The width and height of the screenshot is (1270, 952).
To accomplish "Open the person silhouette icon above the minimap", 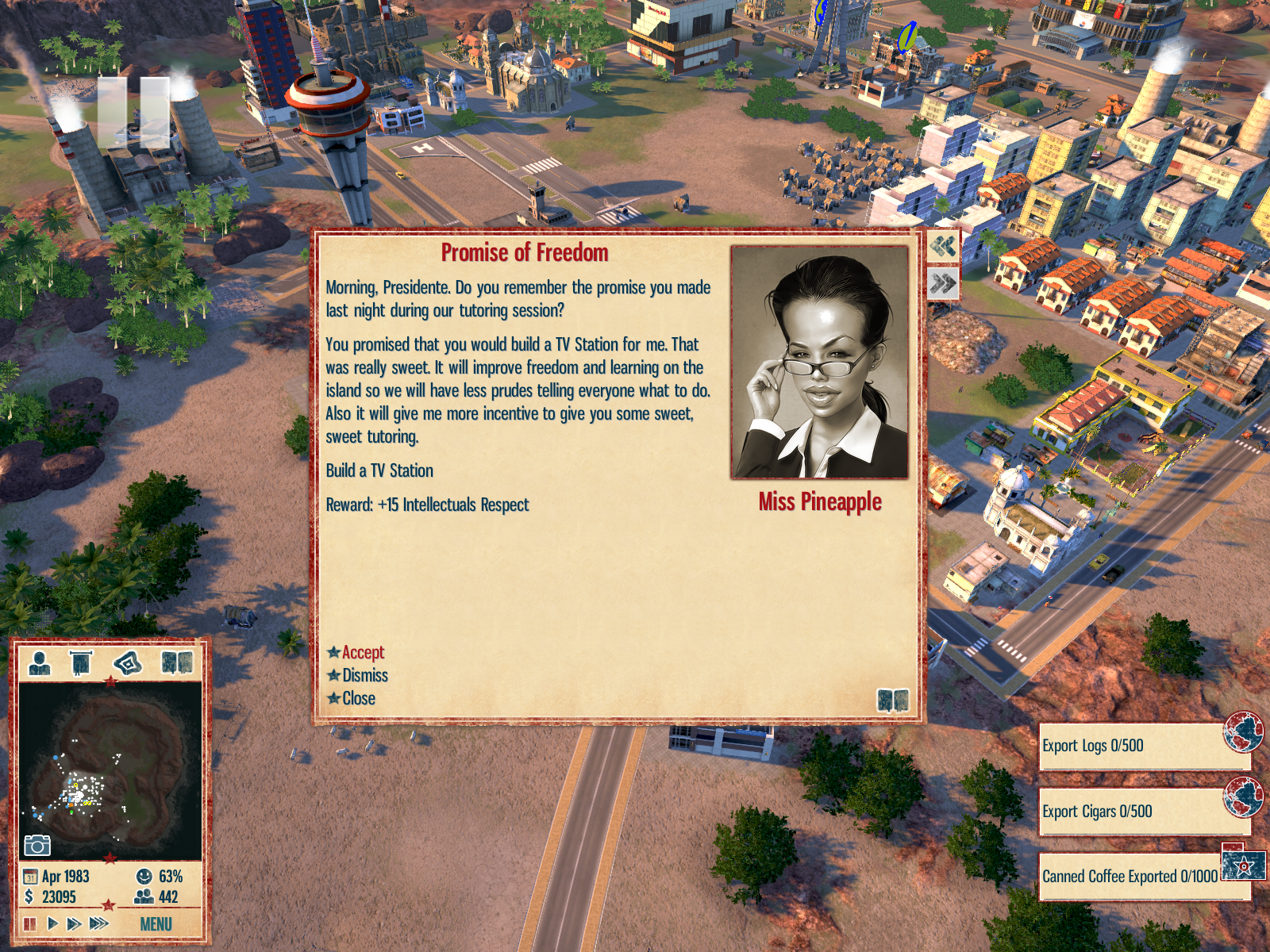I will [39, 662].
